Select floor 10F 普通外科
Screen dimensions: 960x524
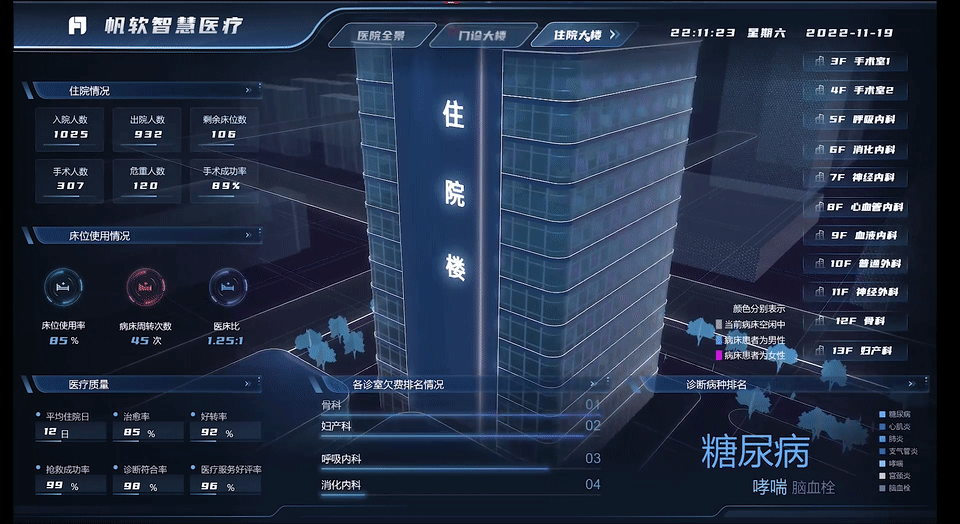click(855, 265)
